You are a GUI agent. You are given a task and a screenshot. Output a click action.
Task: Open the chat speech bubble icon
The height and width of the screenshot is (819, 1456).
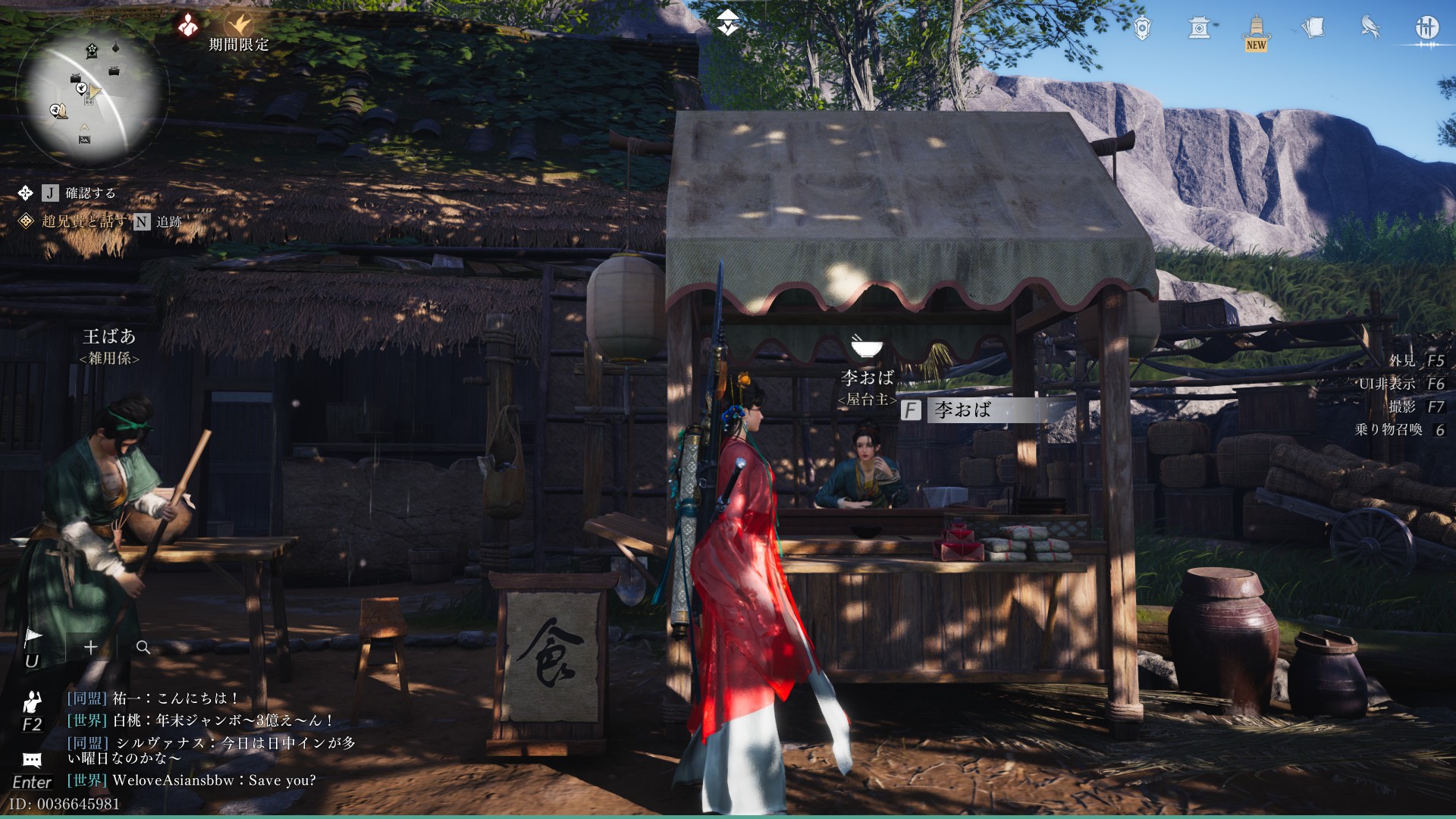coord(32,760)
